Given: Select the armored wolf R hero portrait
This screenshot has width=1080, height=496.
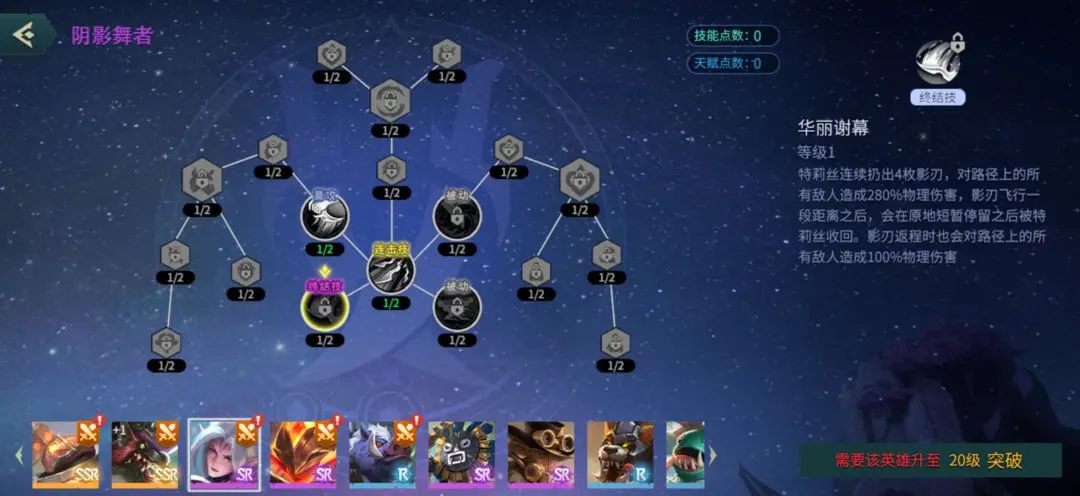Looking at the screenshot, I should point(619,455).
